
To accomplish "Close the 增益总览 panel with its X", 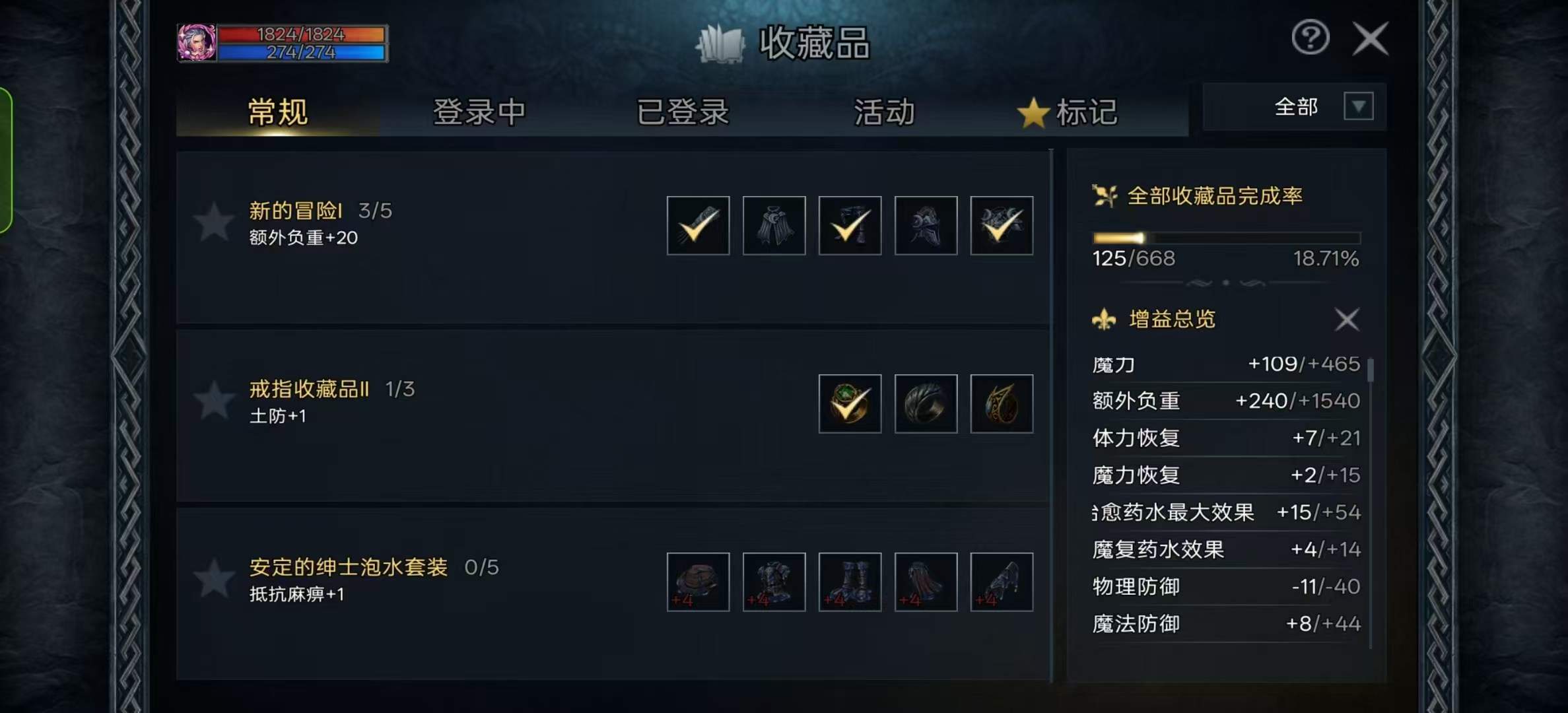I will [x=1347, y=320].
